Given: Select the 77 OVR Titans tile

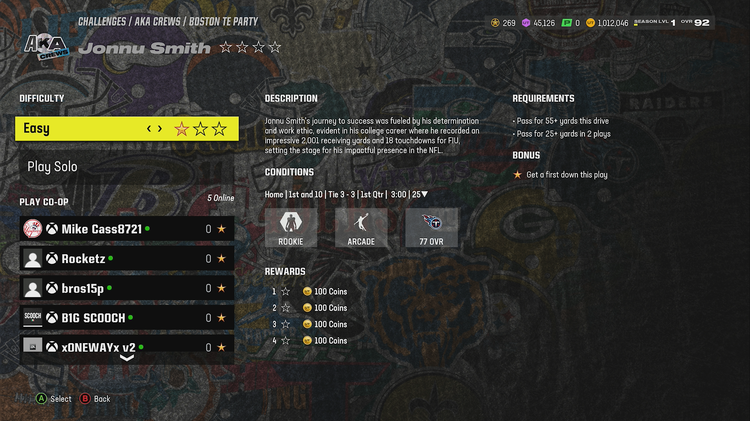Looking at the screenshot, I should pyautogui.click(x=432, y=228).
